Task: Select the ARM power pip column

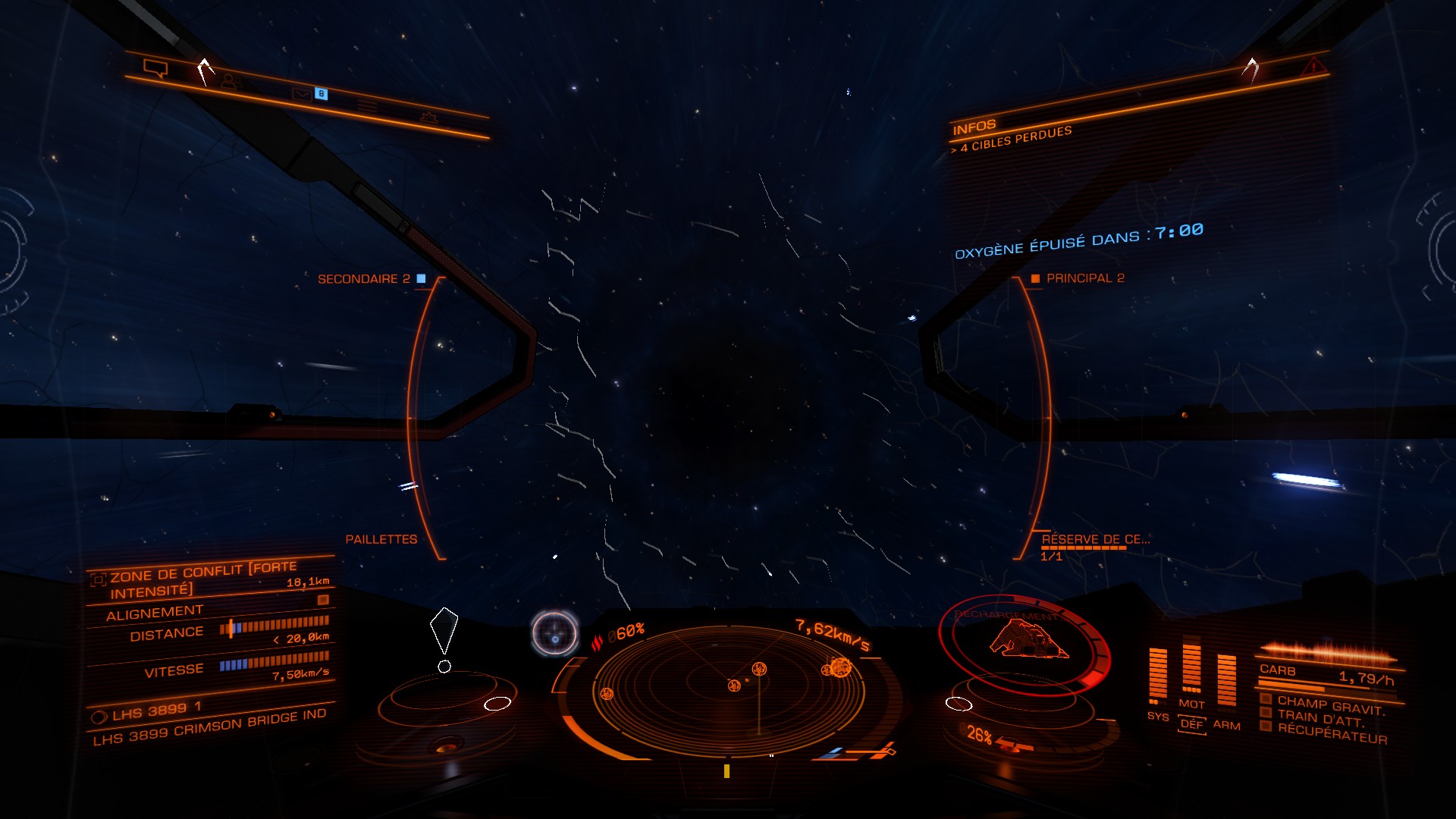Action: (x=1226, y=680)
